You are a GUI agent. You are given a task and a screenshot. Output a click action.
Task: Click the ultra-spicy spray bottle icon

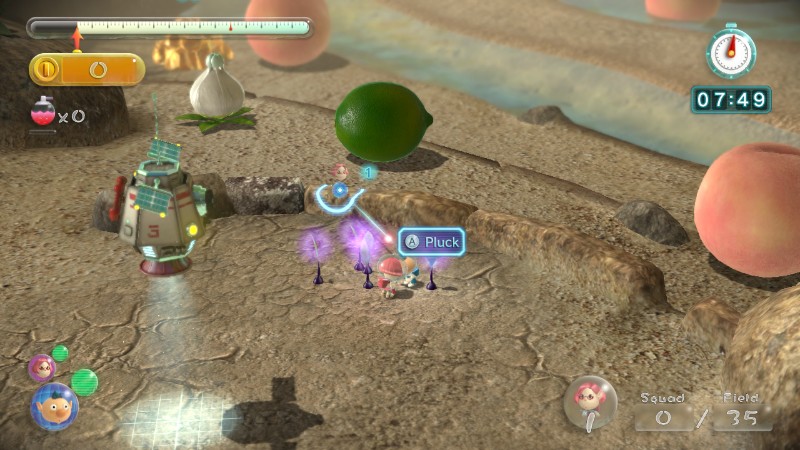(x=42, y=112)
